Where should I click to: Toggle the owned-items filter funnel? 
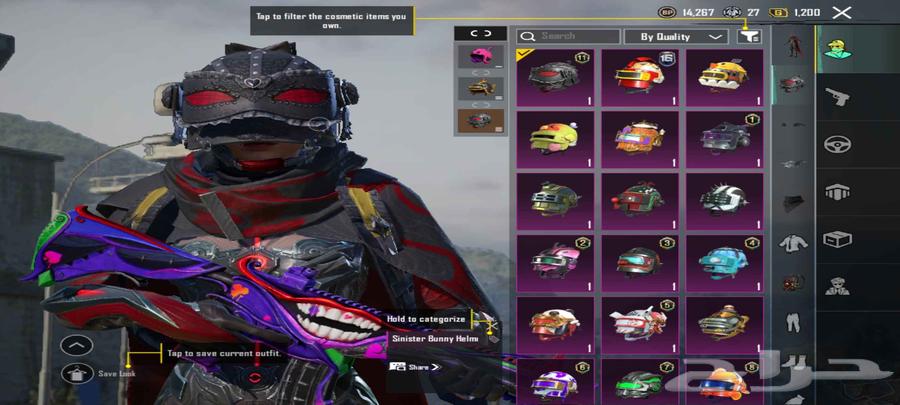click(x=748, y=36)
